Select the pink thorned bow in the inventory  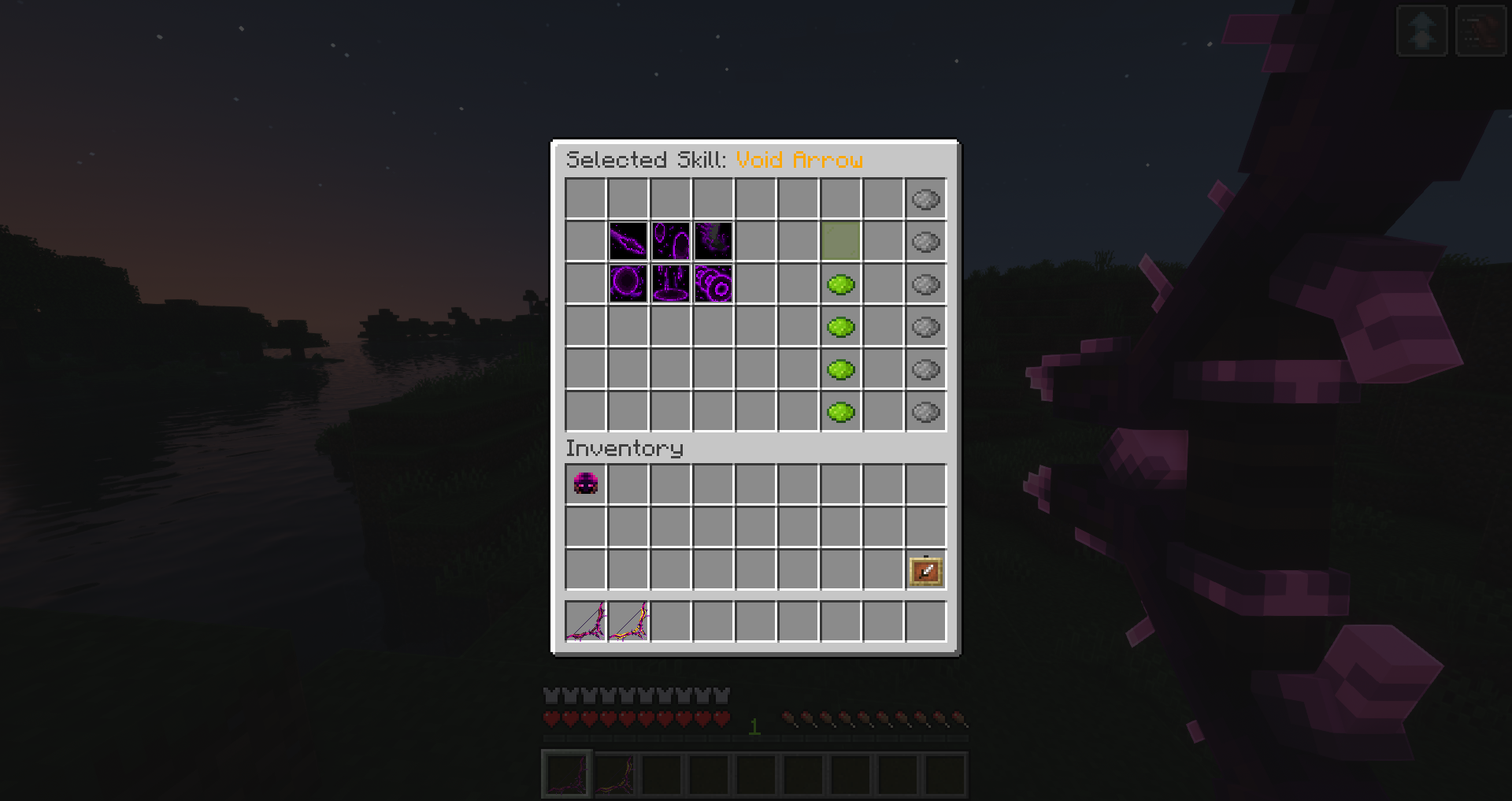585,622
